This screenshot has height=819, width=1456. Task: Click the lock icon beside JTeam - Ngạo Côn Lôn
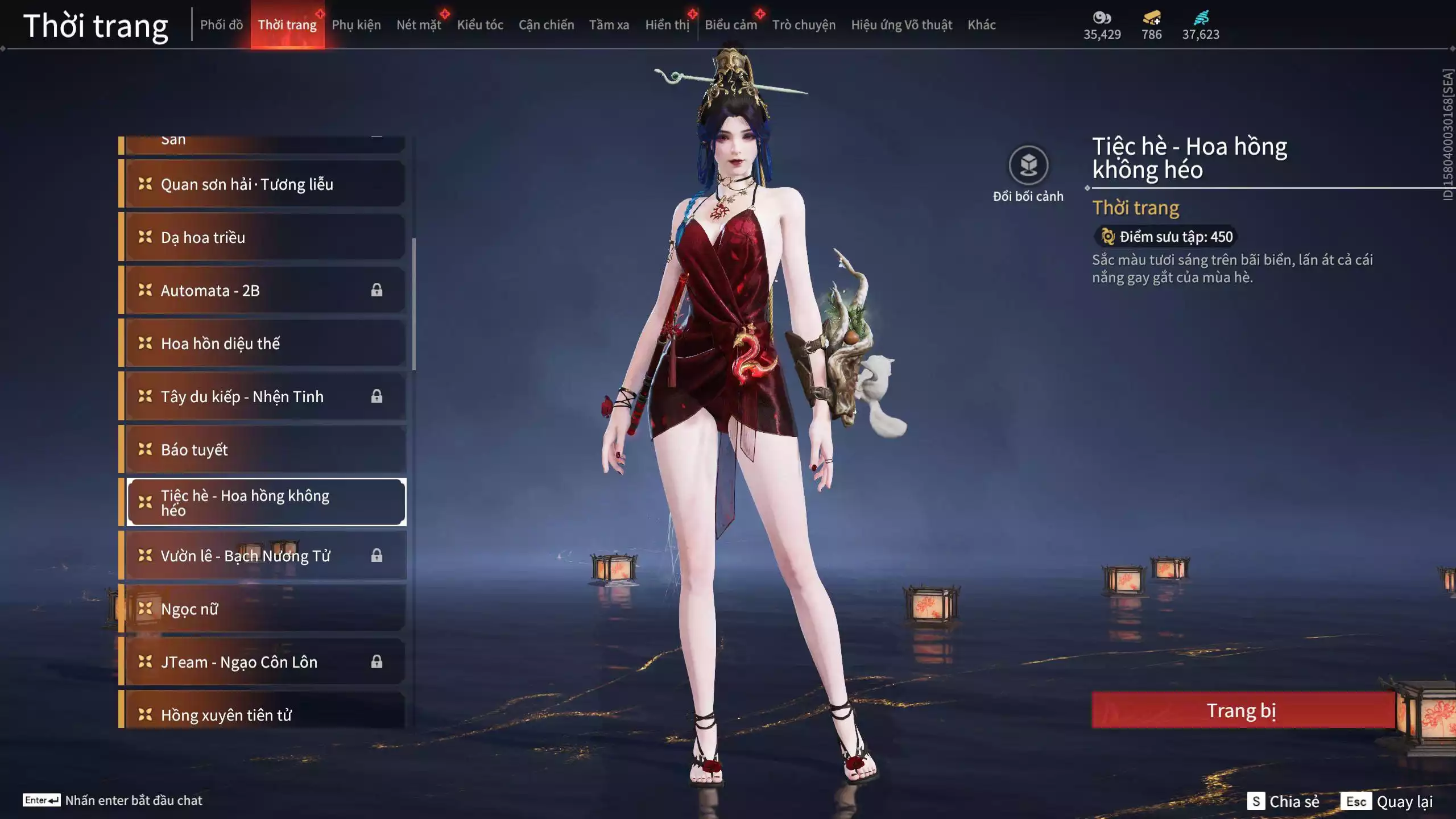[377, 661]
